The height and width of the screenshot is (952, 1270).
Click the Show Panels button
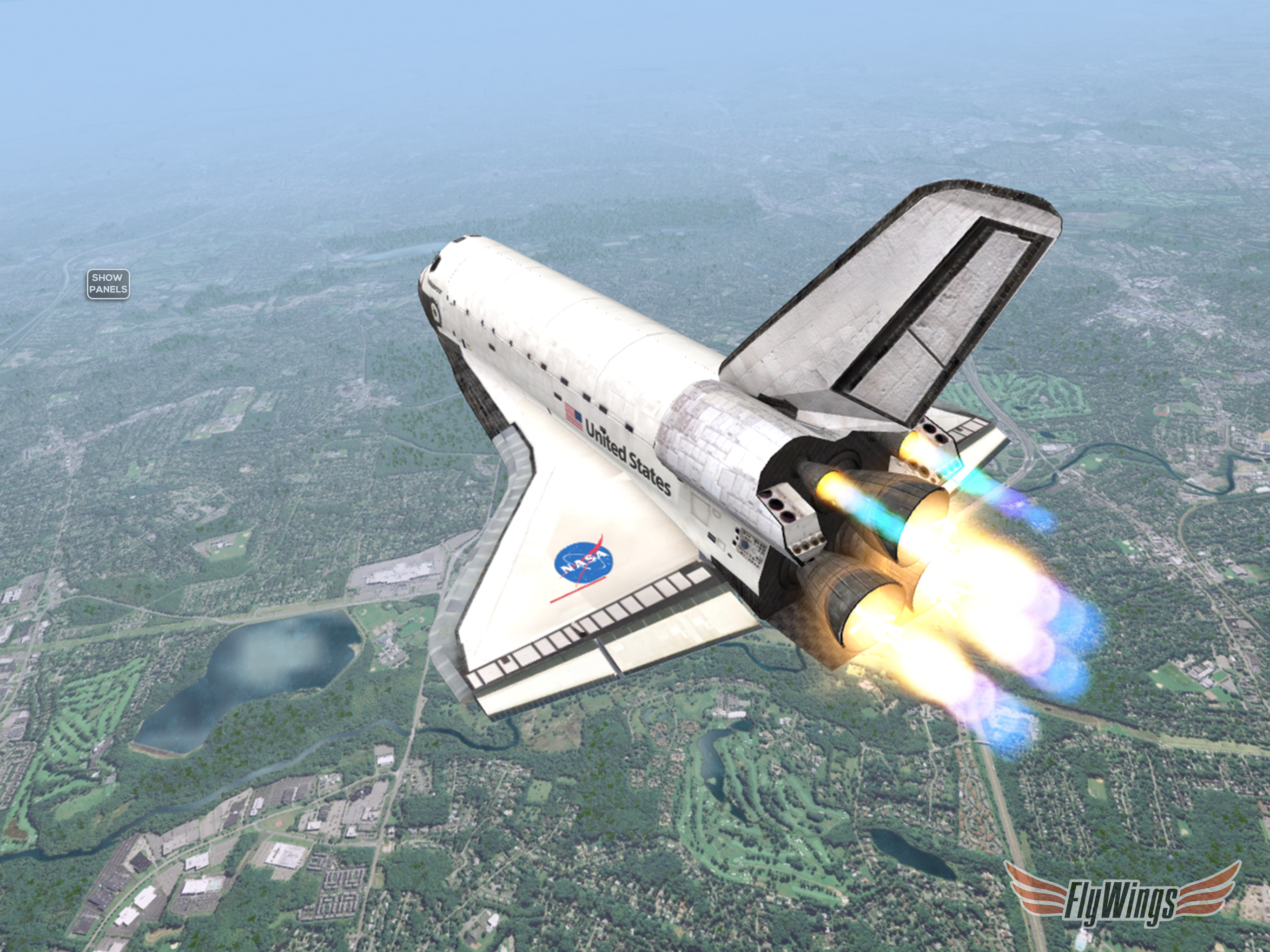(x=108, y=284)
